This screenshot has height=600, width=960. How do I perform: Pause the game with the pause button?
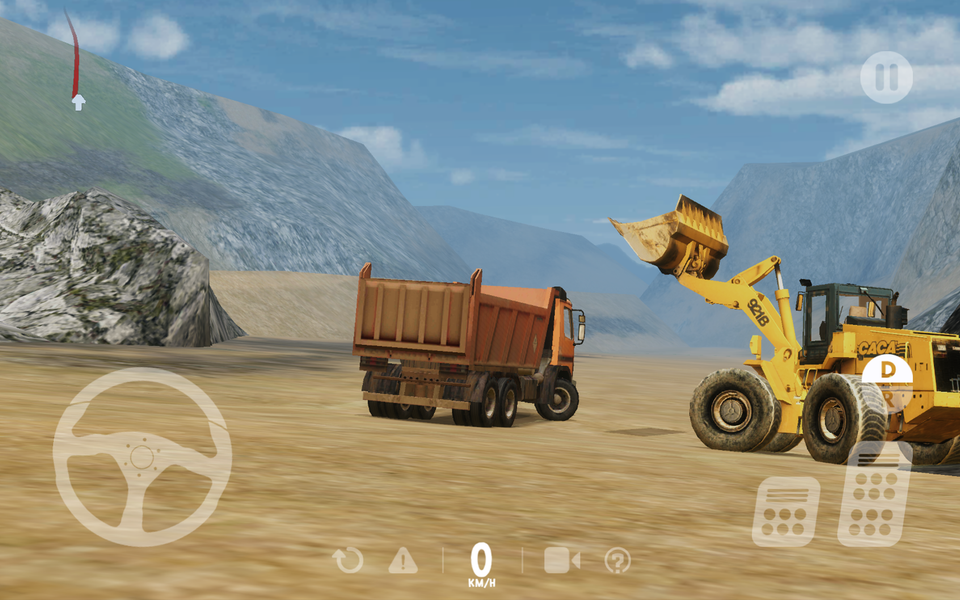coord(886,77)
